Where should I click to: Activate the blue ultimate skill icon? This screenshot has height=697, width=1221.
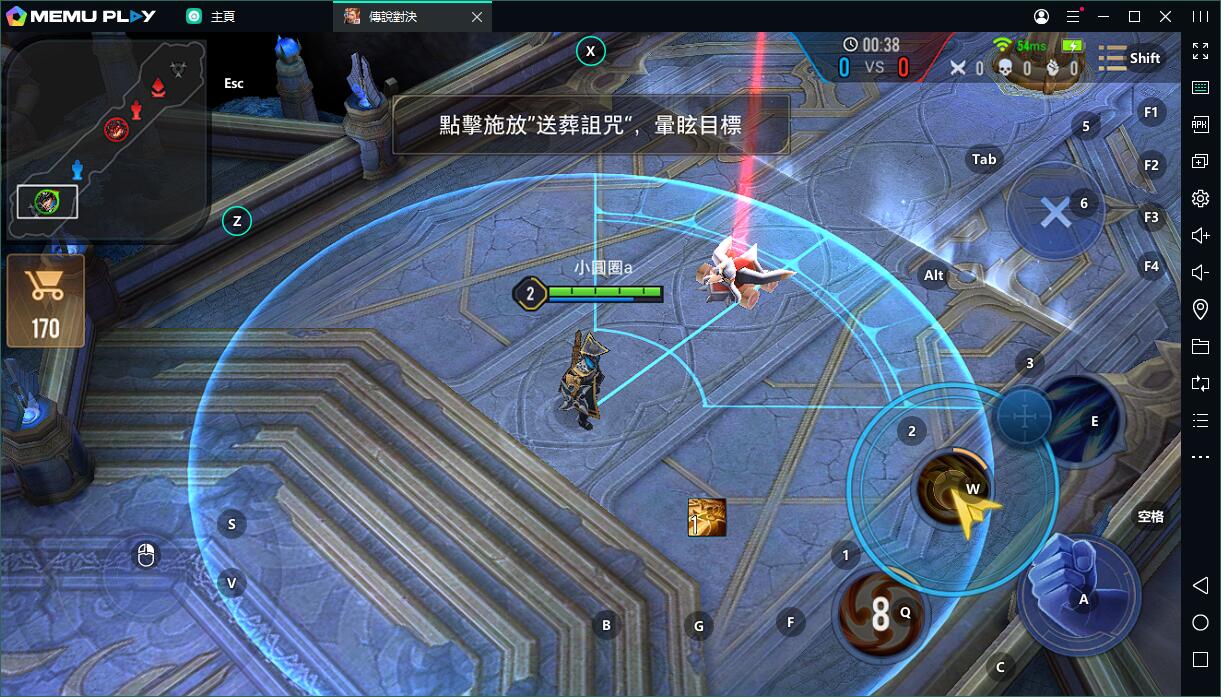[x=1080, y=422]
